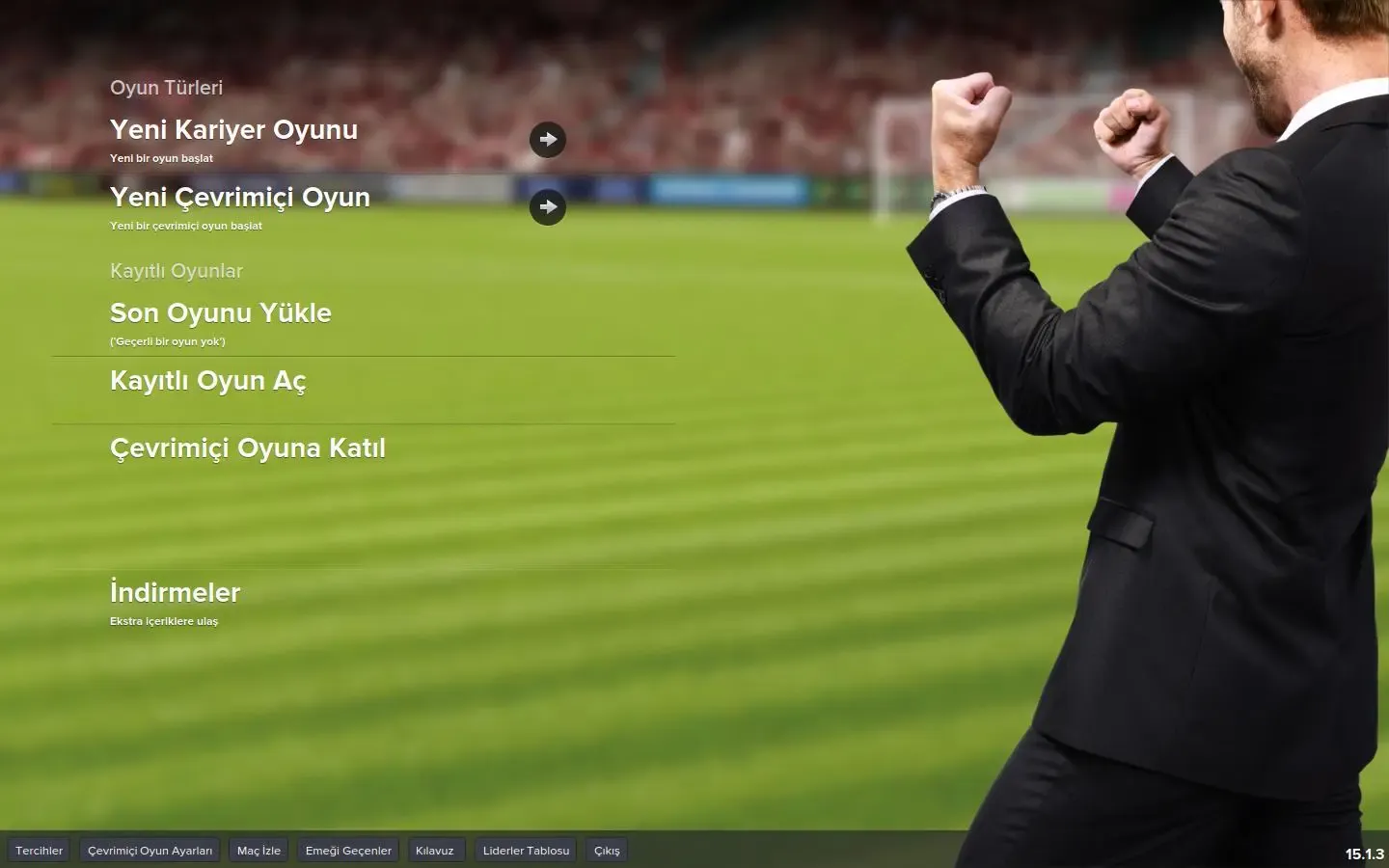Click the Maç İzle button
This screenshot has width=1389, height=868.
pyautogui.click(x=259, y=851)
